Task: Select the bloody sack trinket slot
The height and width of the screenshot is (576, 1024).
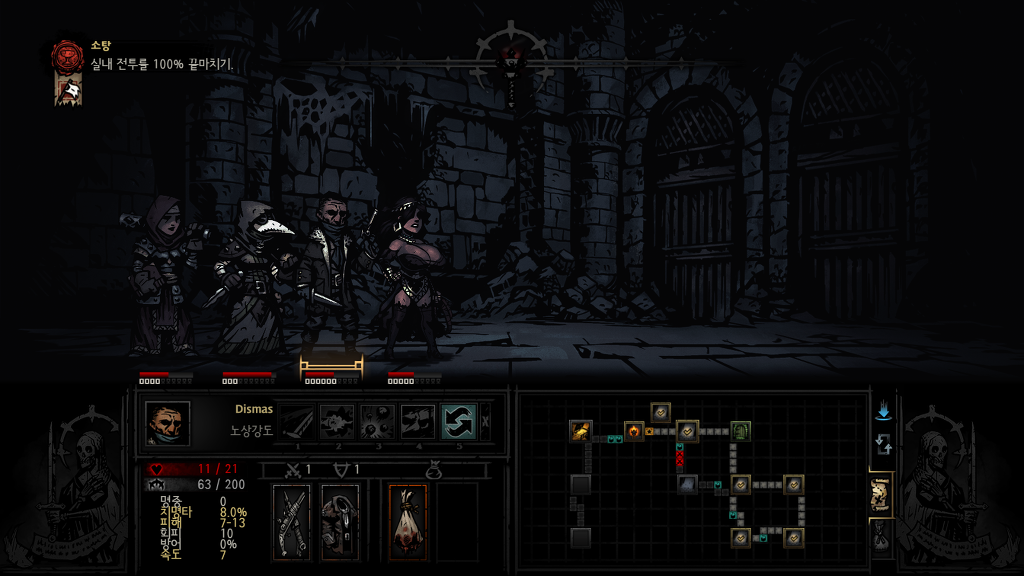Action: (x=407, y=521)
